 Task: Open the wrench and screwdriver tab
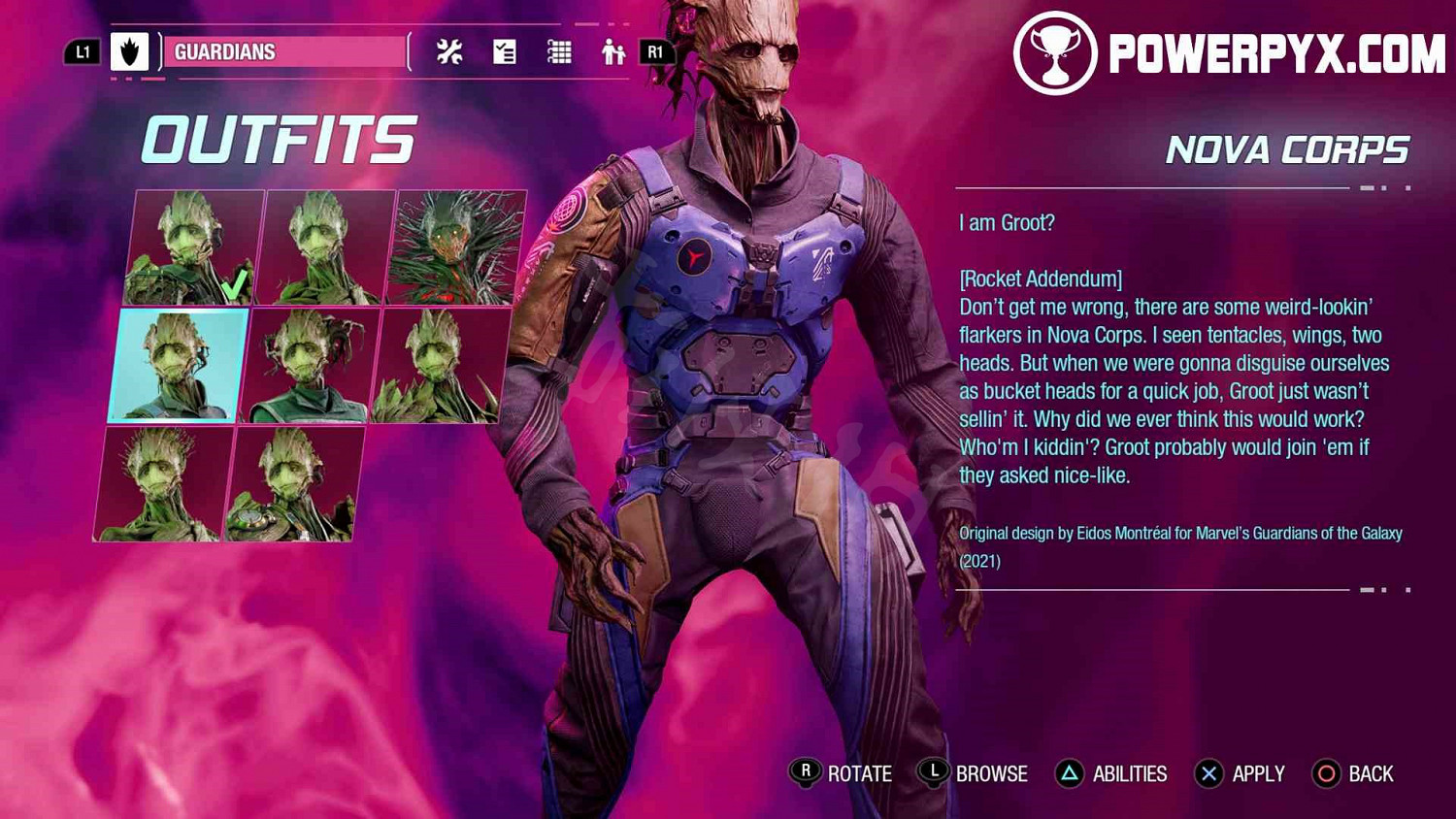[449, 51]
